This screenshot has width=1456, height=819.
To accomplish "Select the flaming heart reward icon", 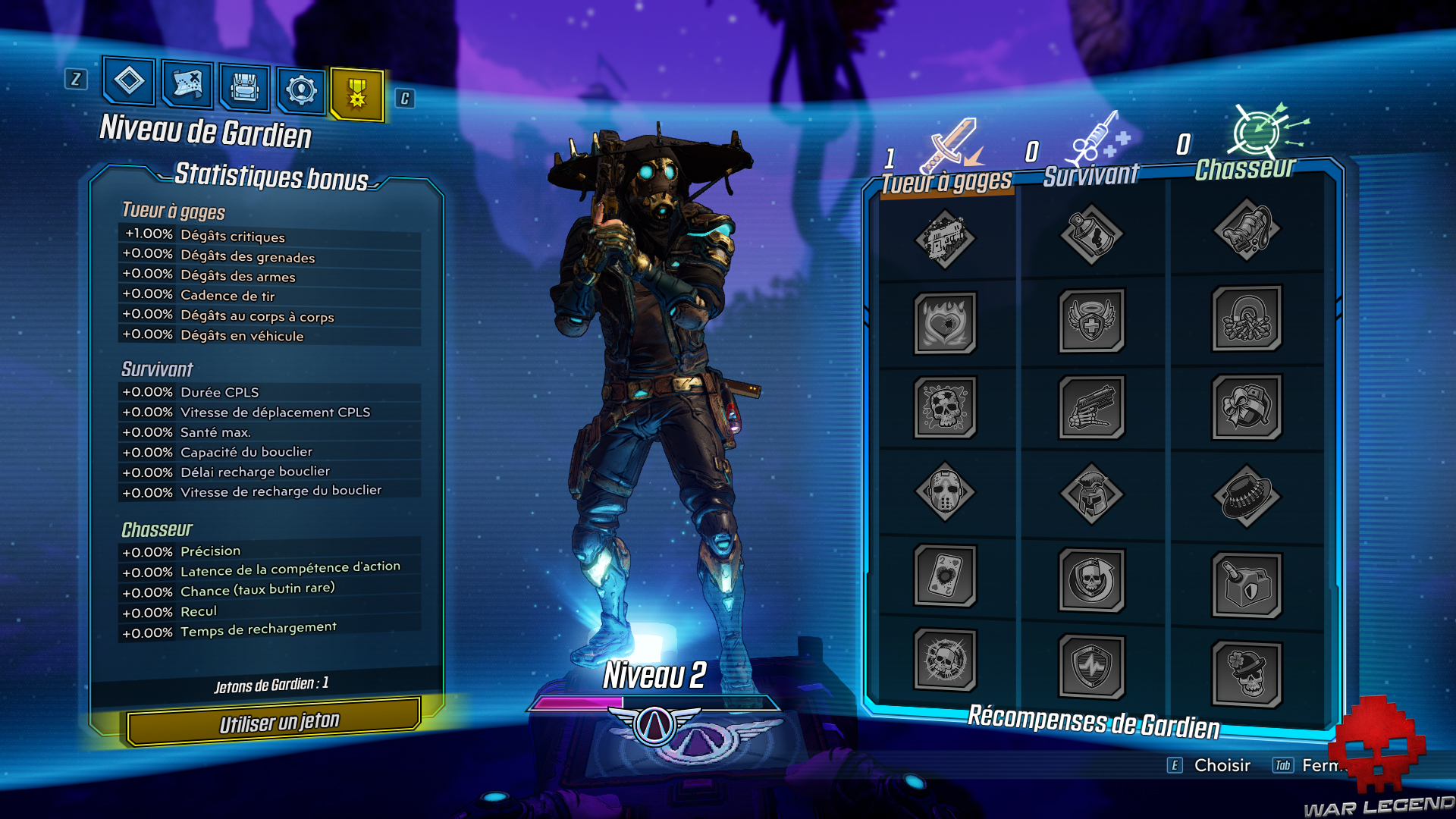I will tap(946, 322).
